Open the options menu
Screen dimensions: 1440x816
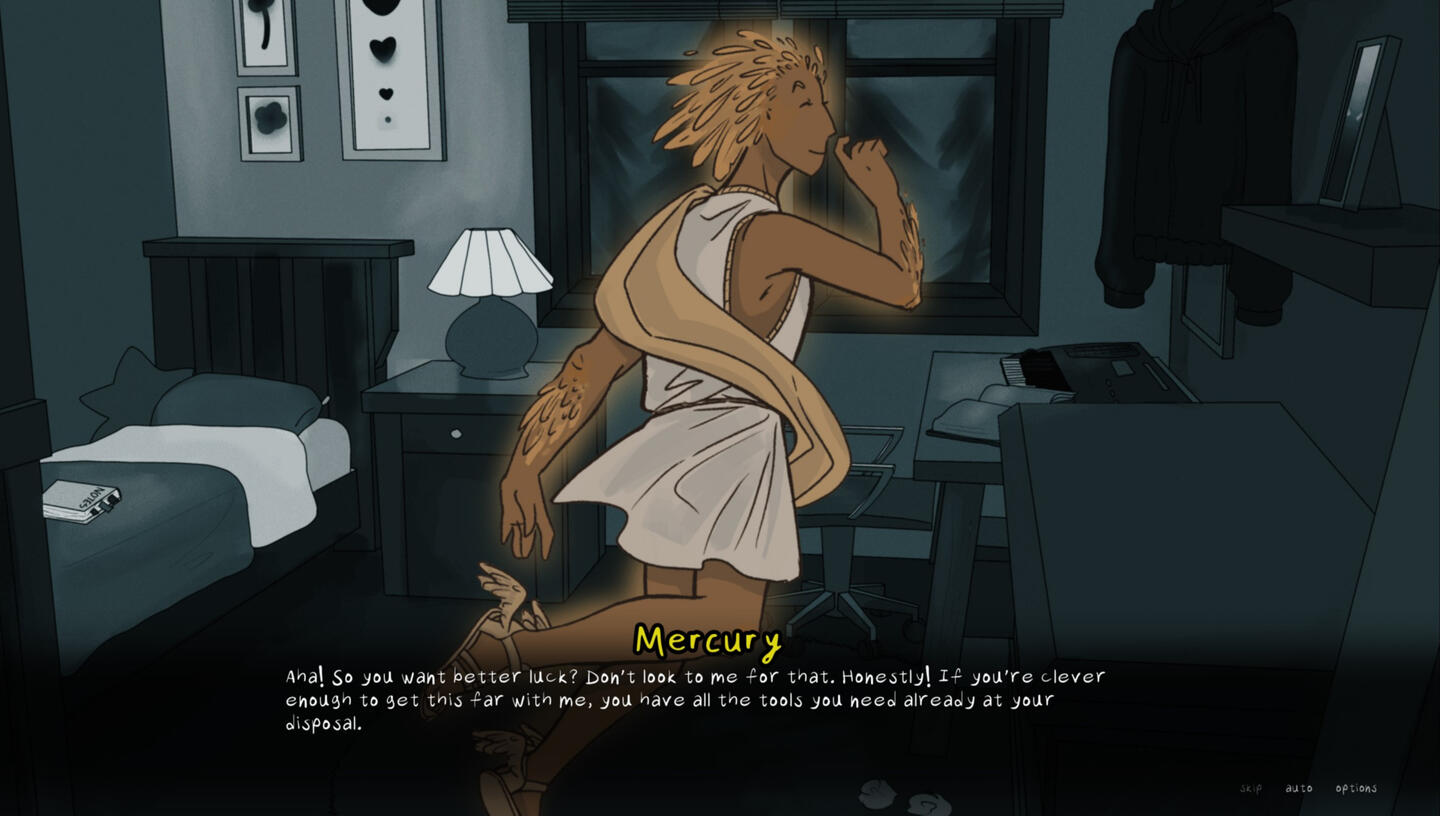1356,788
